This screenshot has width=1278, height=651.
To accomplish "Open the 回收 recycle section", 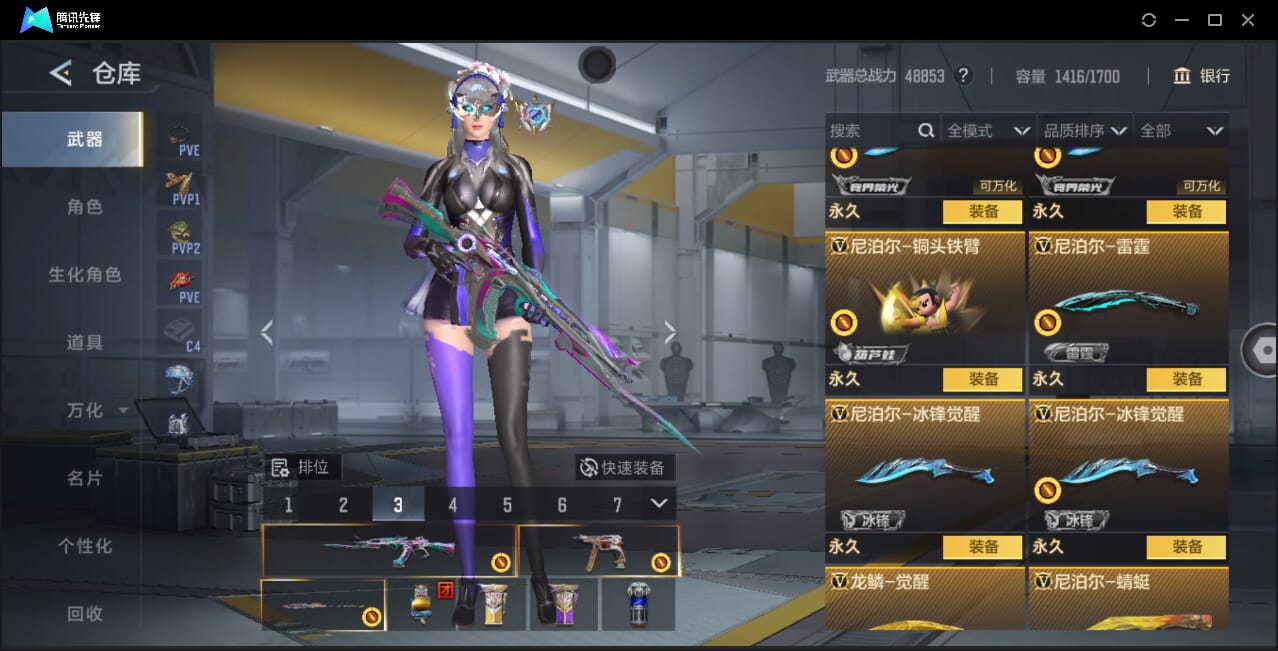I will (x=85, y=614).
